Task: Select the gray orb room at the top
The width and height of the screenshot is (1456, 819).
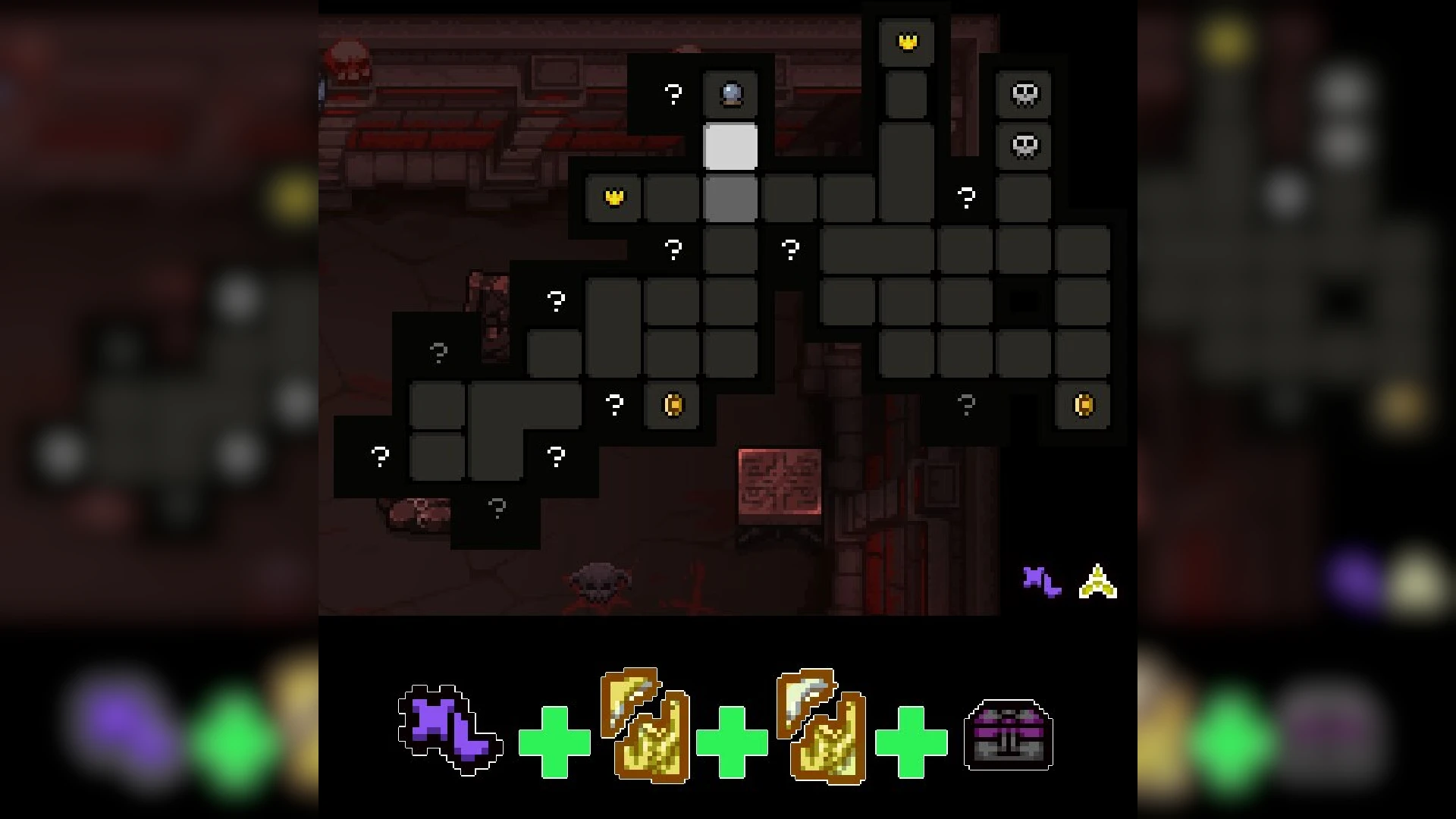Action: (730, 94)
